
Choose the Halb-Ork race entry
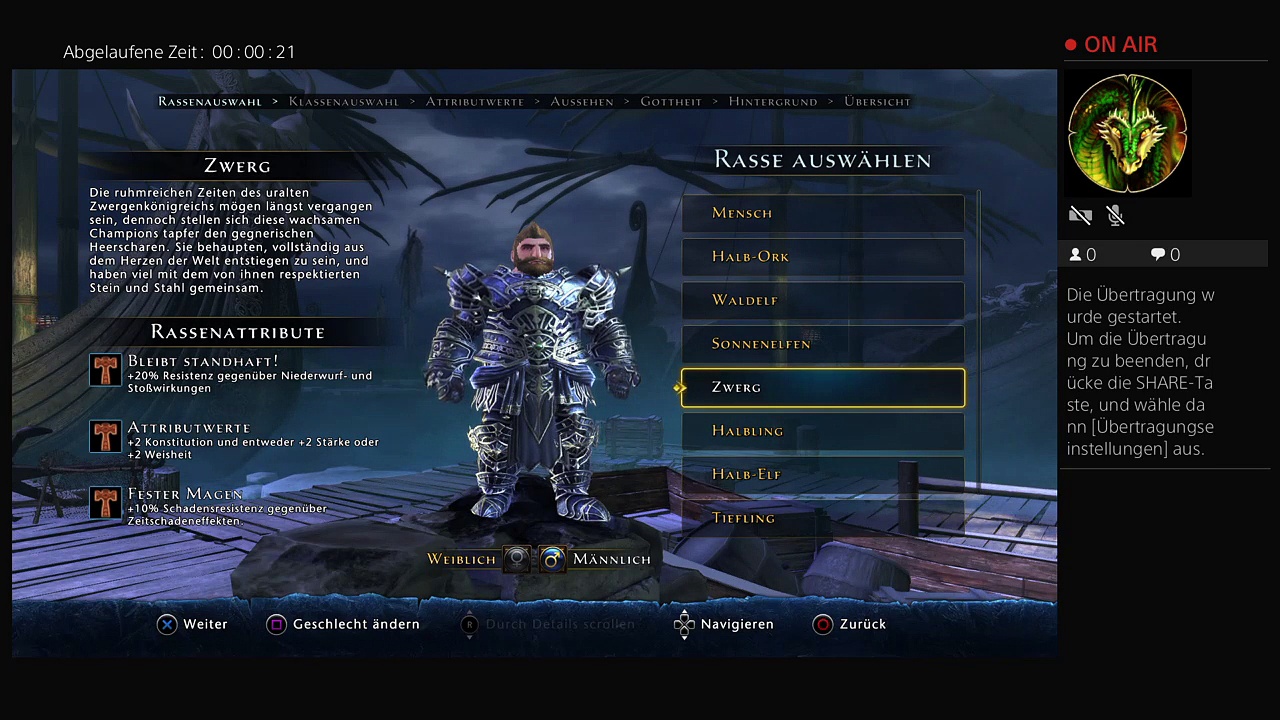tap(822, 257)
